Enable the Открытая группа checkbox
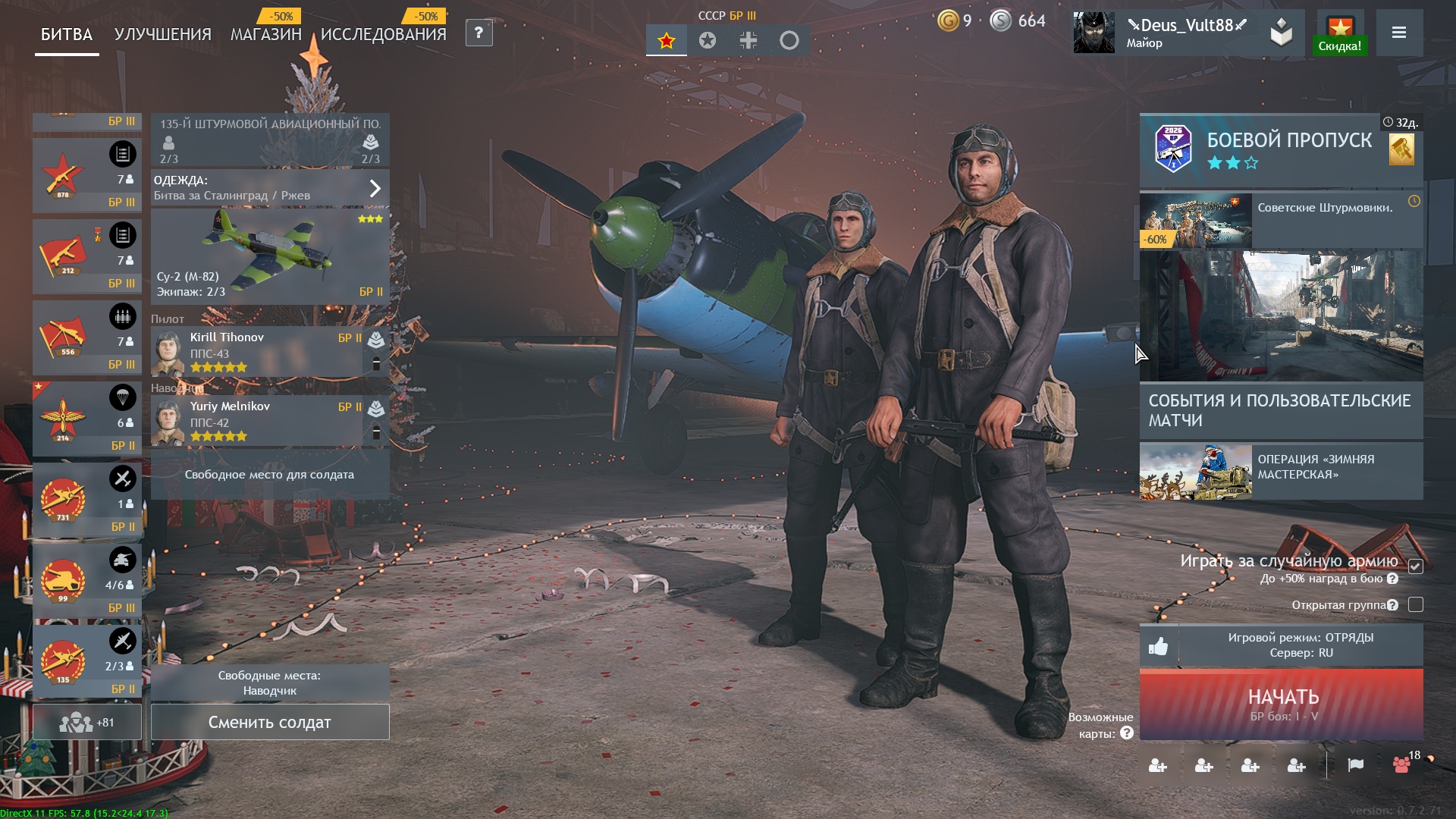 (x=1415, y=605)
